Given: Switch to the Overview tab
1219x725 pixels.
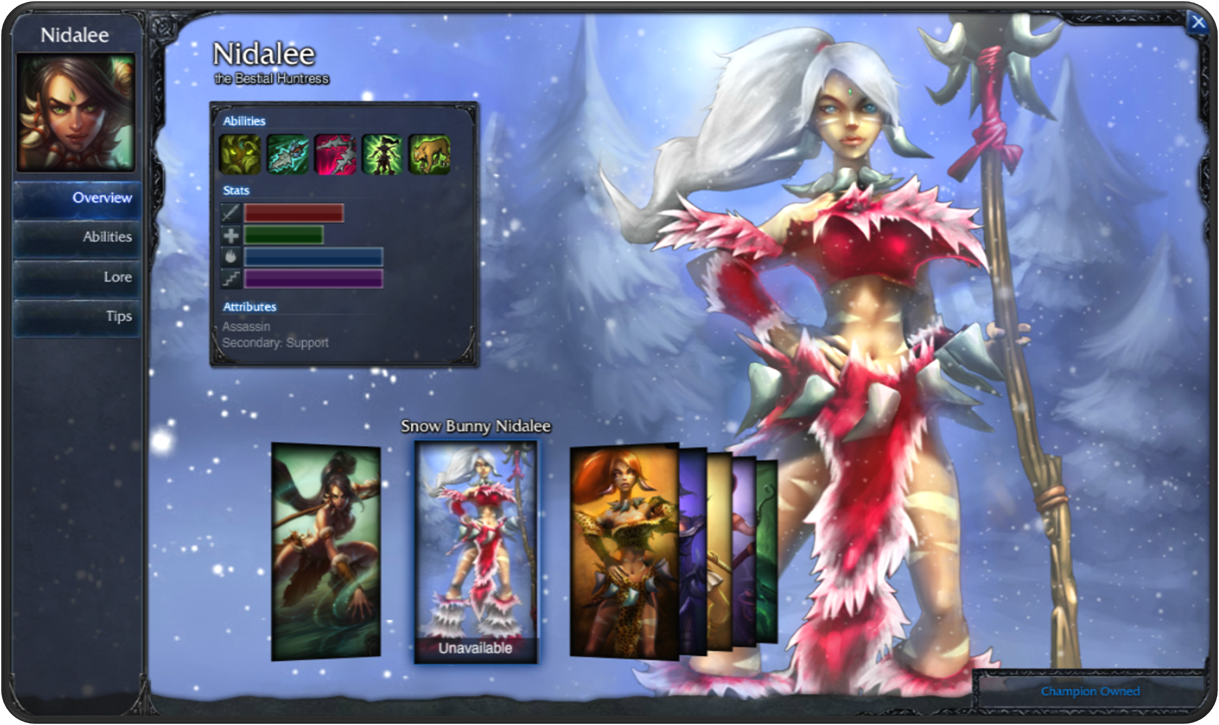Looking at the screenshot, I should [x=77, y=198].
